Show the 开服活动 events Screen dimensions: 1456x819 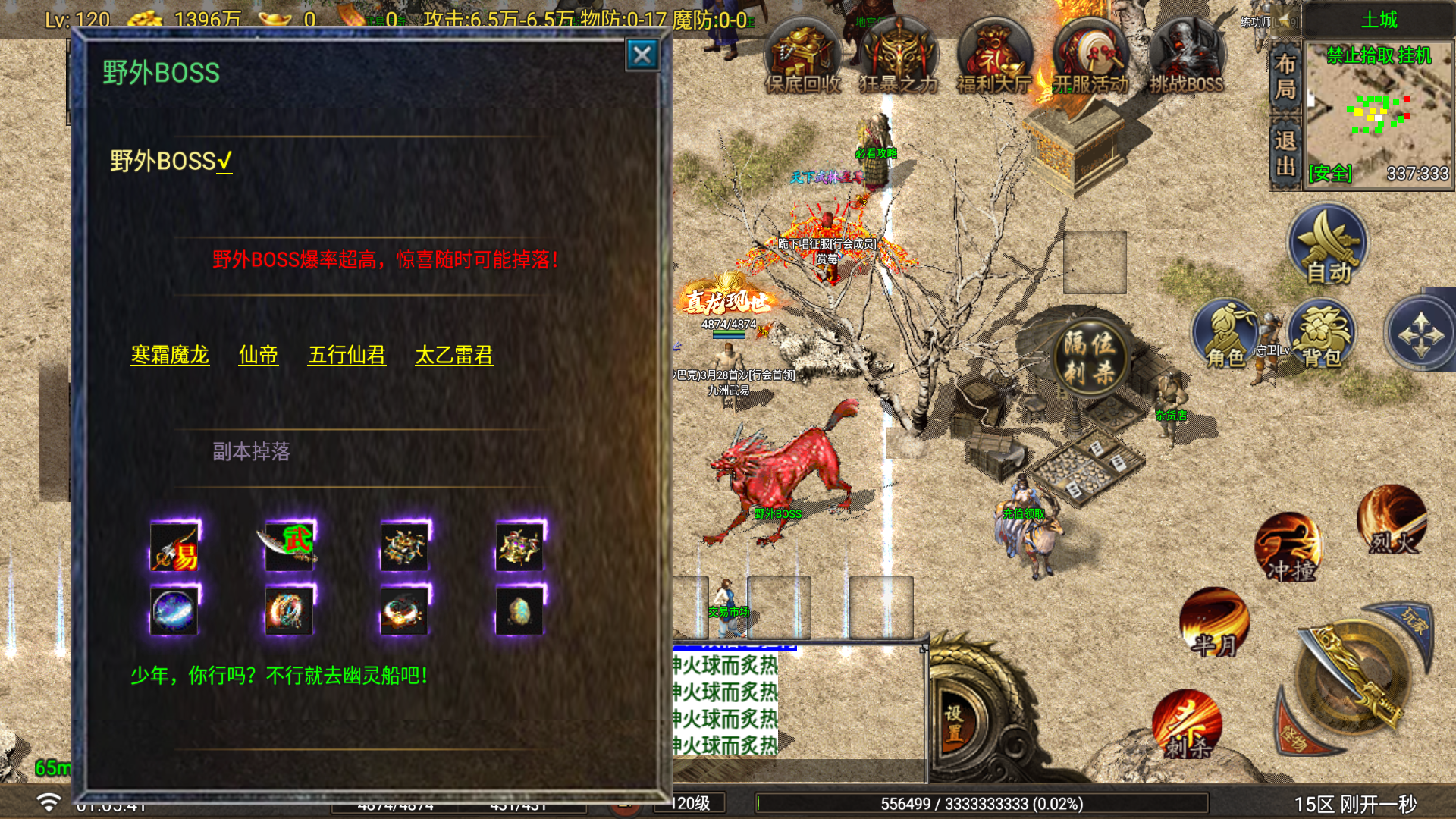[x=1090, y=61]
